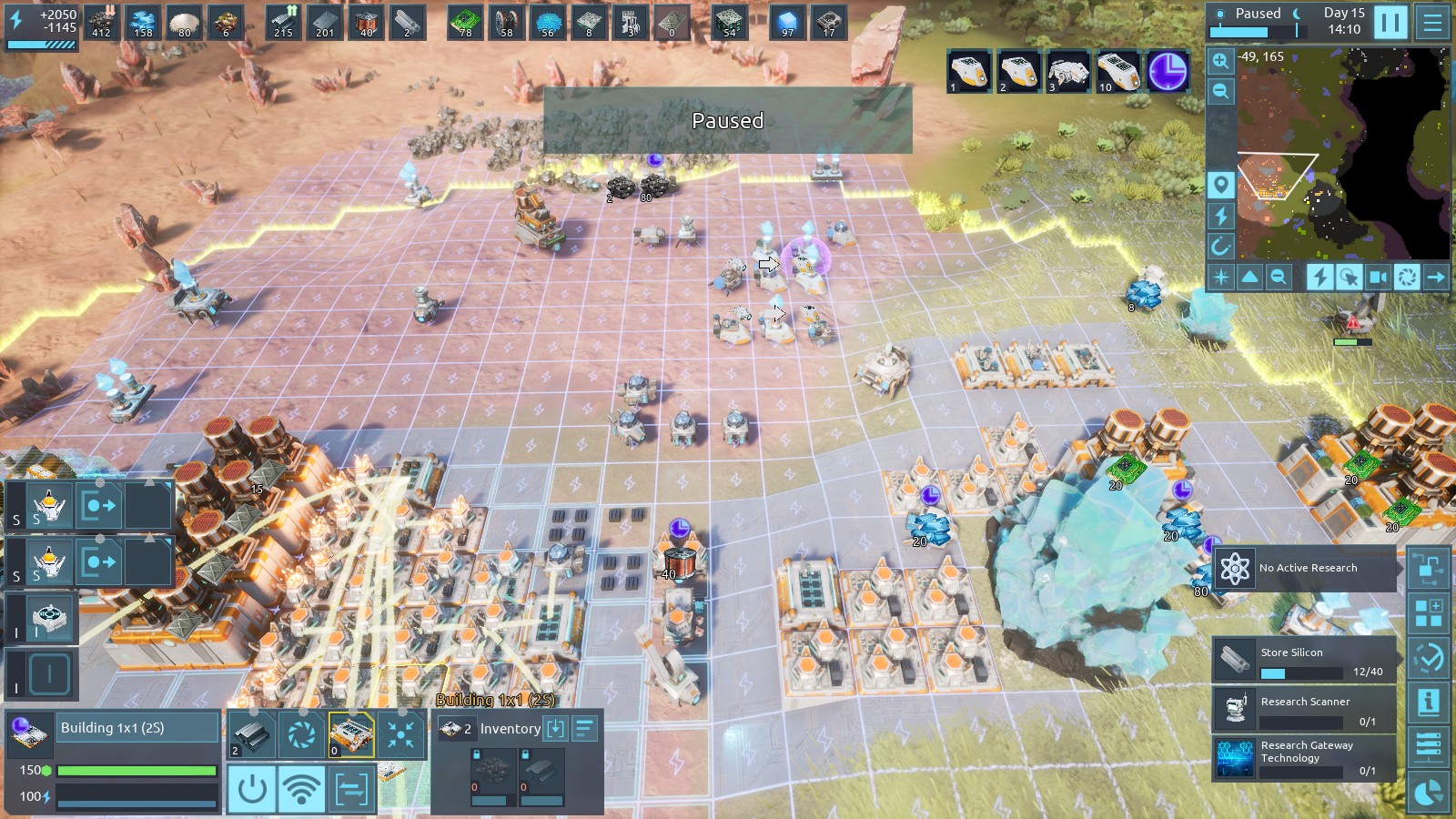Toggle the power button for the building
Screen dimensions: 1456x819
click(x=252, y=788)
